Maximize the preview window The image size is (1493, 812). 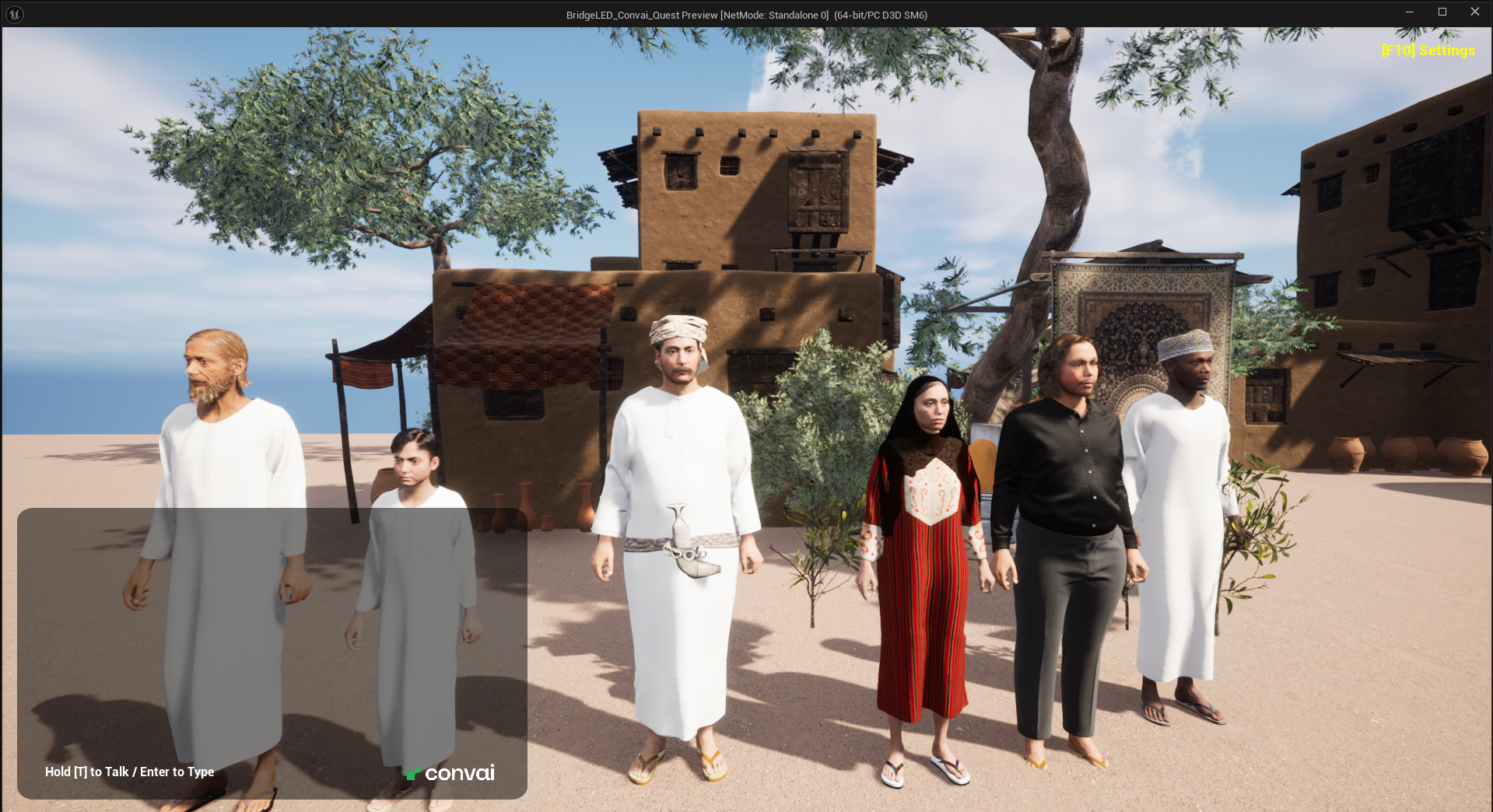[x=1442, y=12]
